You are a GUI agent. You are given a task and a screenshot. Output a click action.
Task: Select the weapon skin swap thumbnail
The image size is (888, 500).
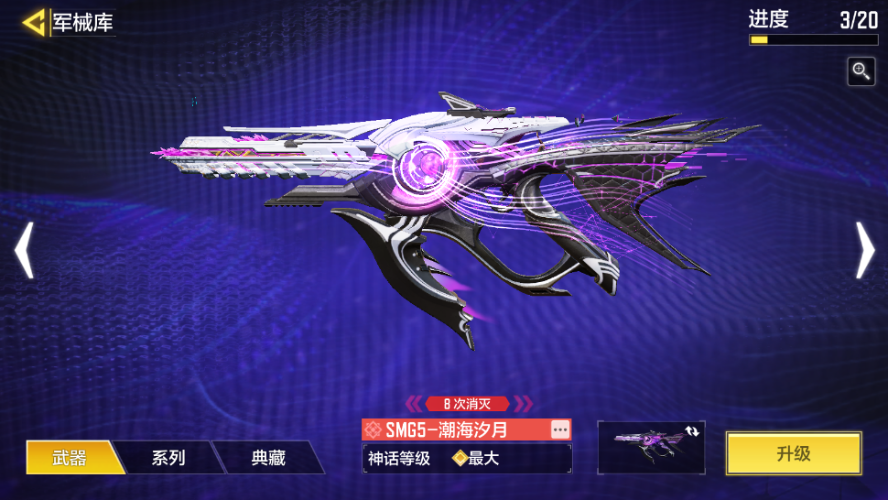click(x=651, y=446)
